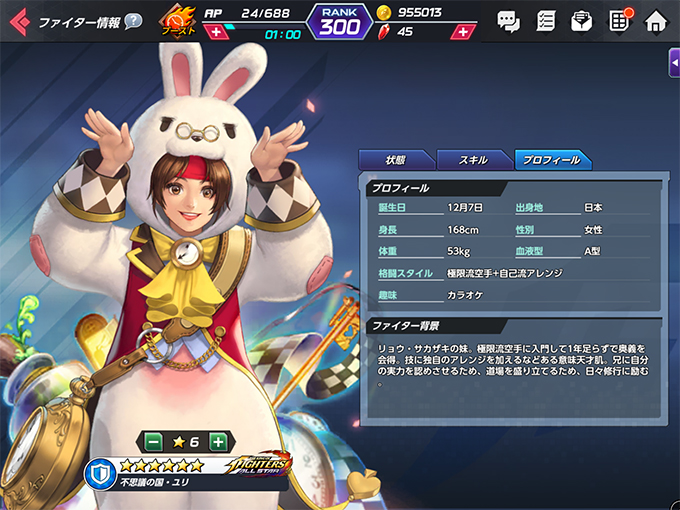Open the mission checklist icon
680x510 pixels.
(546, 21)
